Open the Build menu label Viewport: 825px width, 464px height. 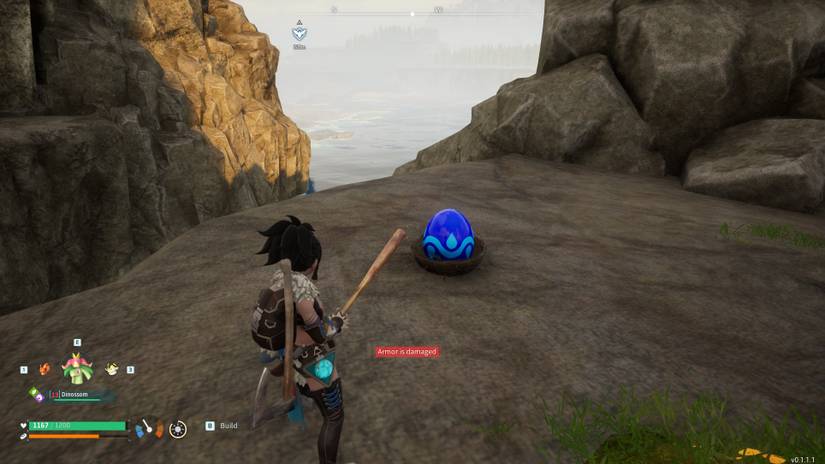[228, 426]
